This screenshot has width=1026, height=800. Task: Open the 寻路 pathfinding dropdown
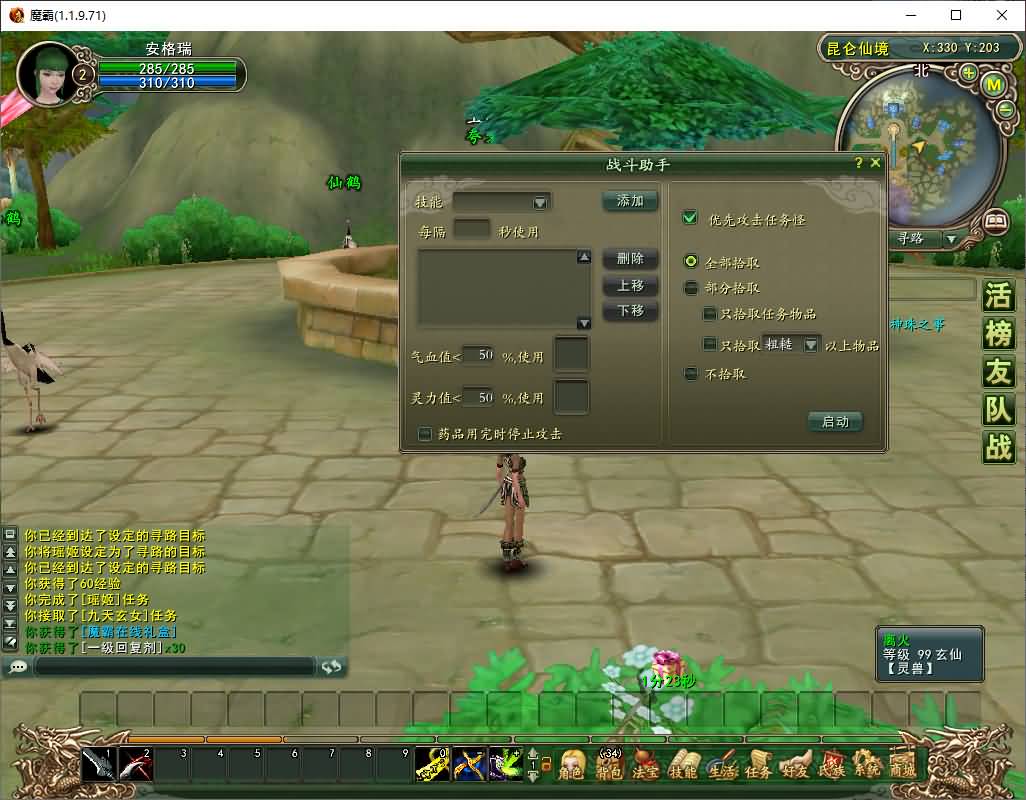951,239
